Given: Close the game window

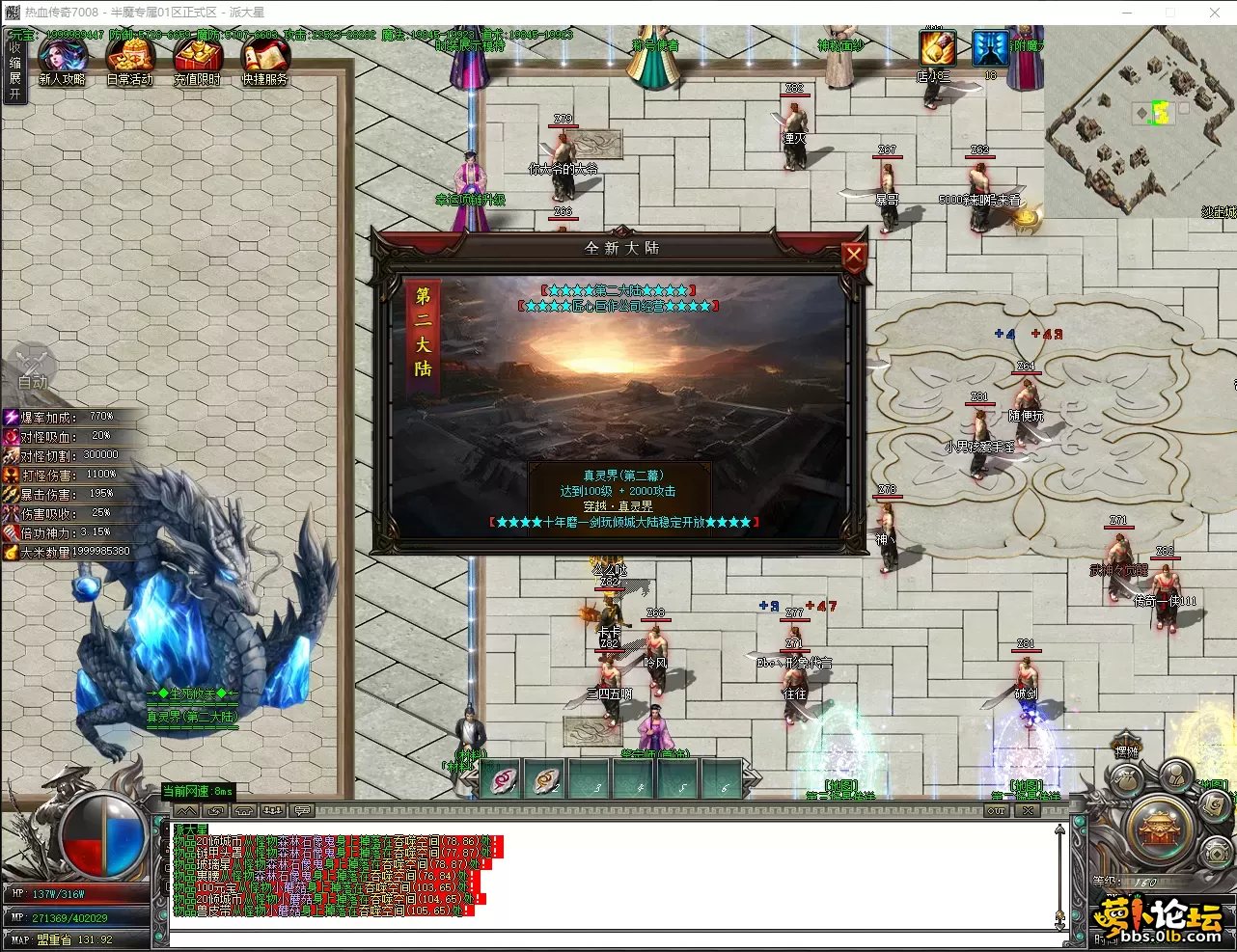Looking at the screenshot, I should pyautogui.click(x=1215, y=13).
